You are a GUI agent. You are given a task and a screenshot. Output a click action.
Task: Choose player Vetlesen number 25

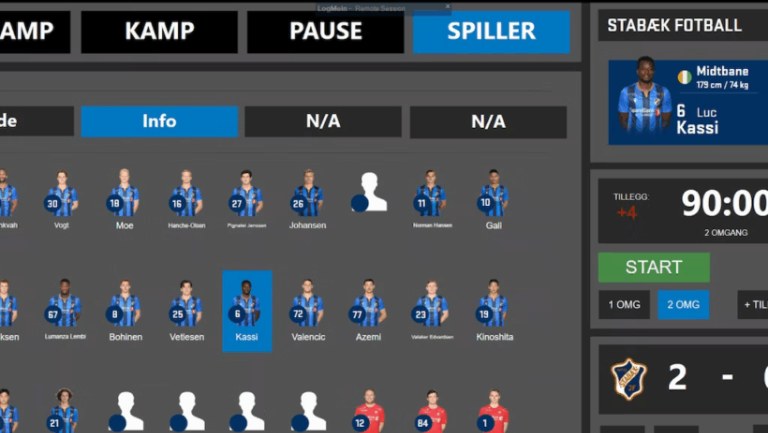(x=186, y=310)
